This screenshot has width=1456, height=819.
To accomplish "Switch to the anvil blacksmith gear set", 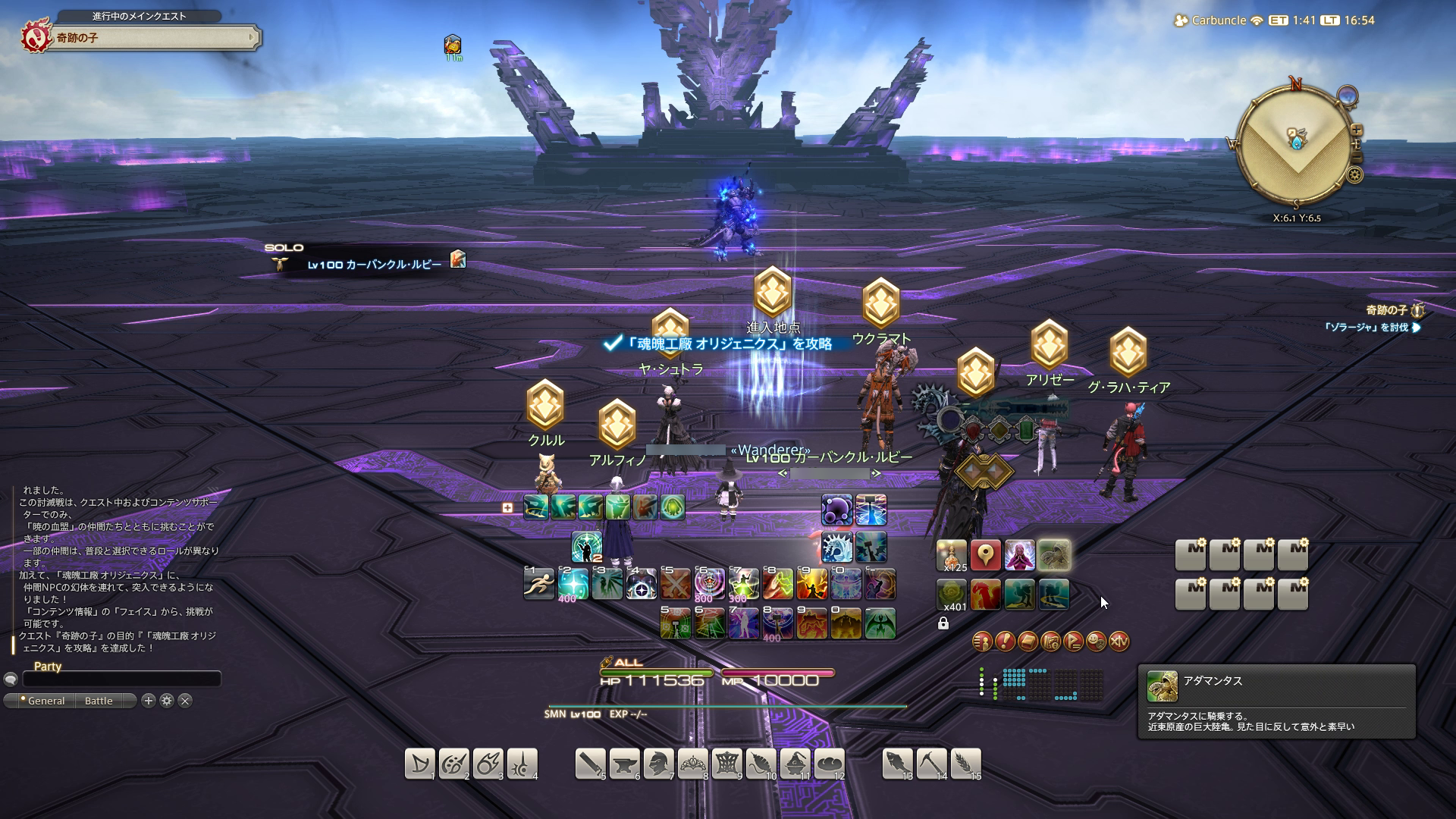I will [x=624, y=764].
